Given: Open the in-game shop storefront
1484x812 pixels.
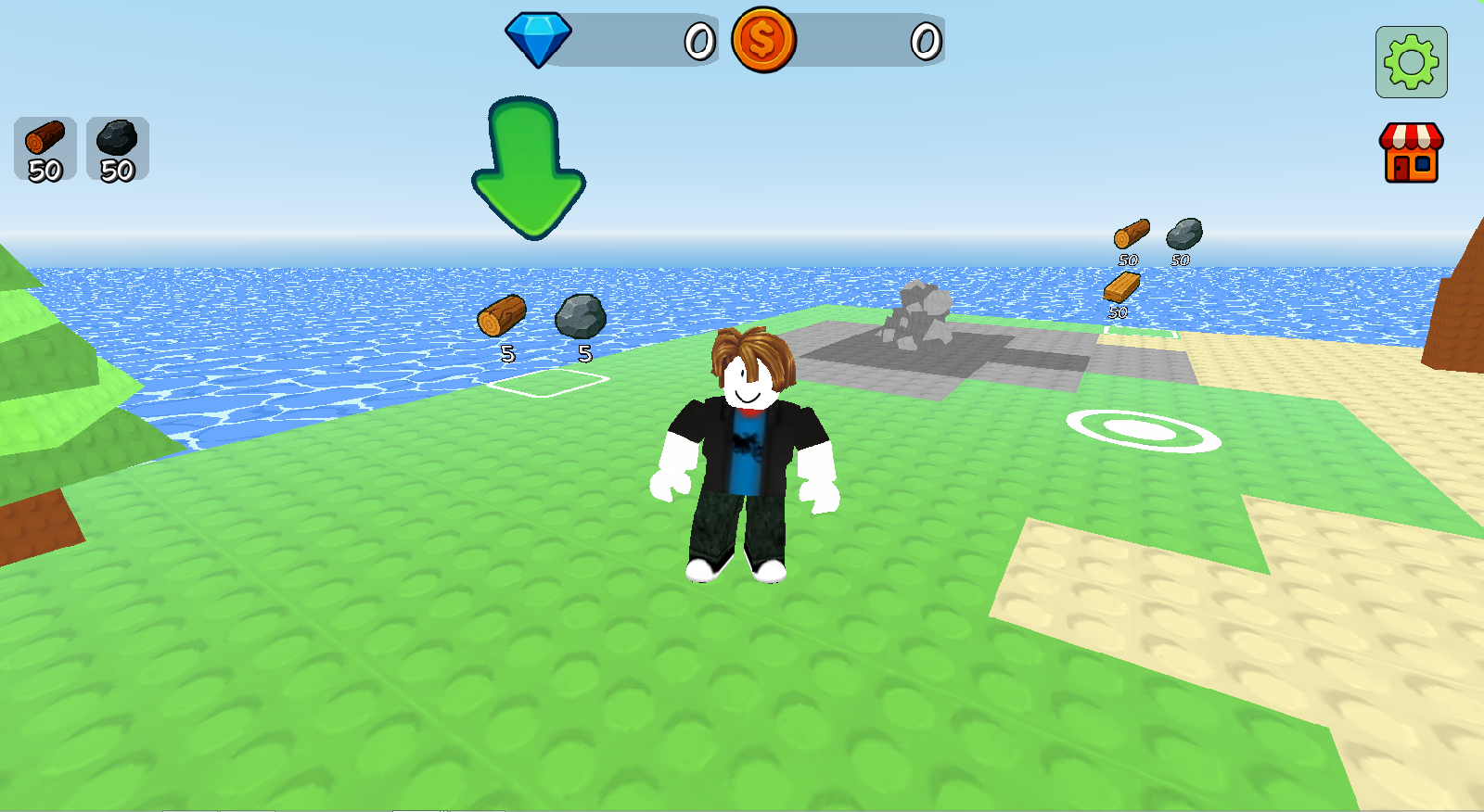Looking at the screenshot, I should coord(1411,154).
